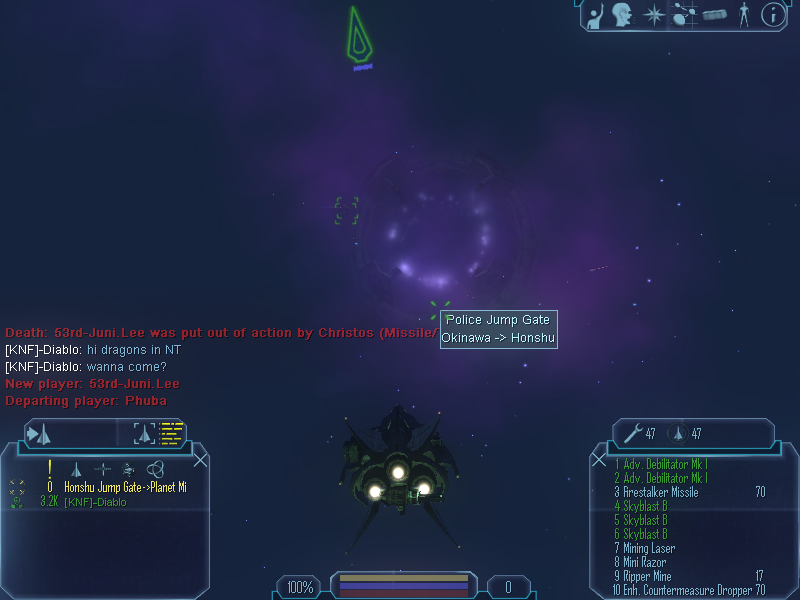800x600 pixels.
Task: Close the contact list panel
Action: pyautogui.click(x=200, y=460)
